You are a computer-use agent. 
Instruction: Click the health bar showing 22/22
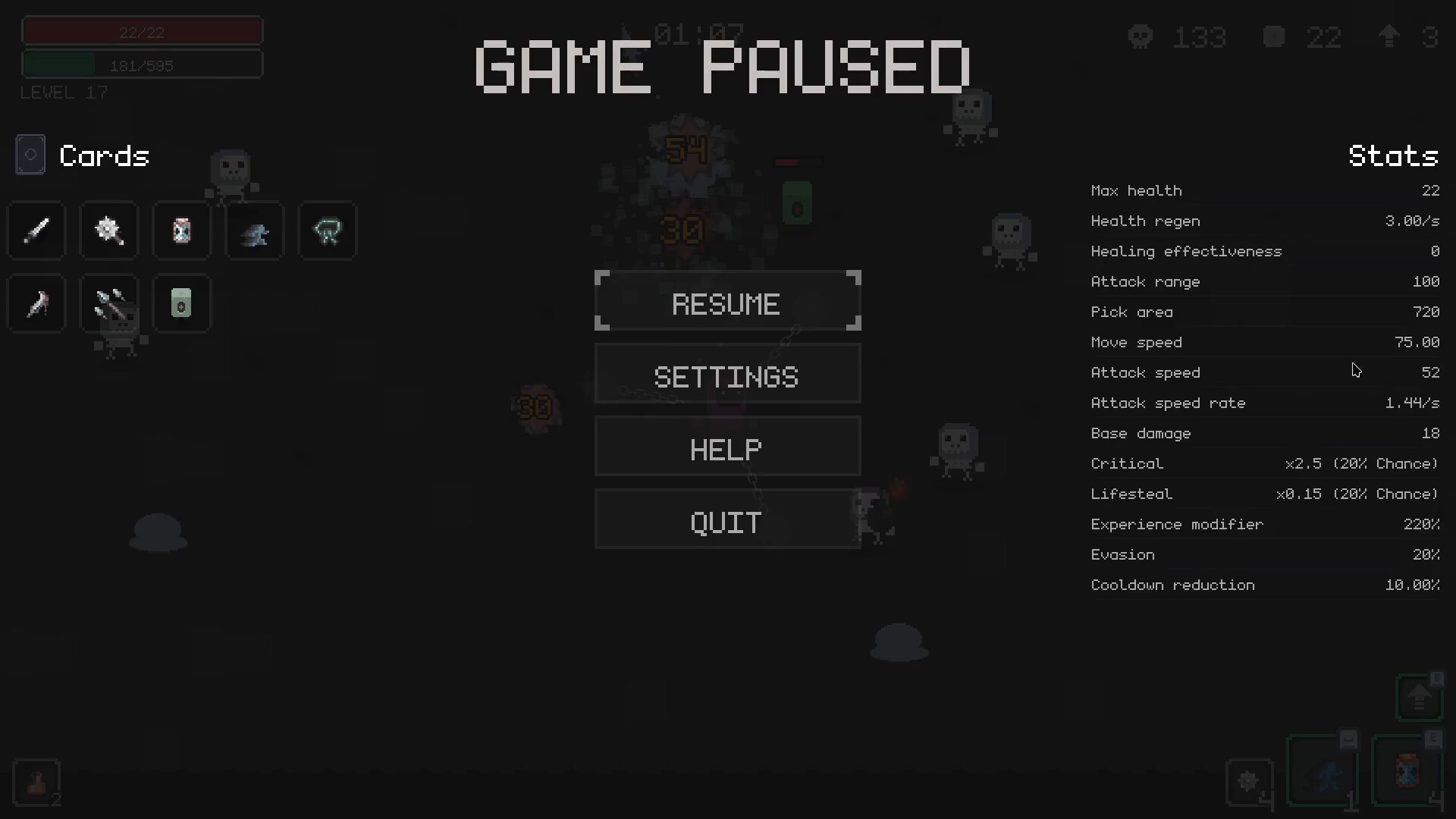tap(142, 30)
